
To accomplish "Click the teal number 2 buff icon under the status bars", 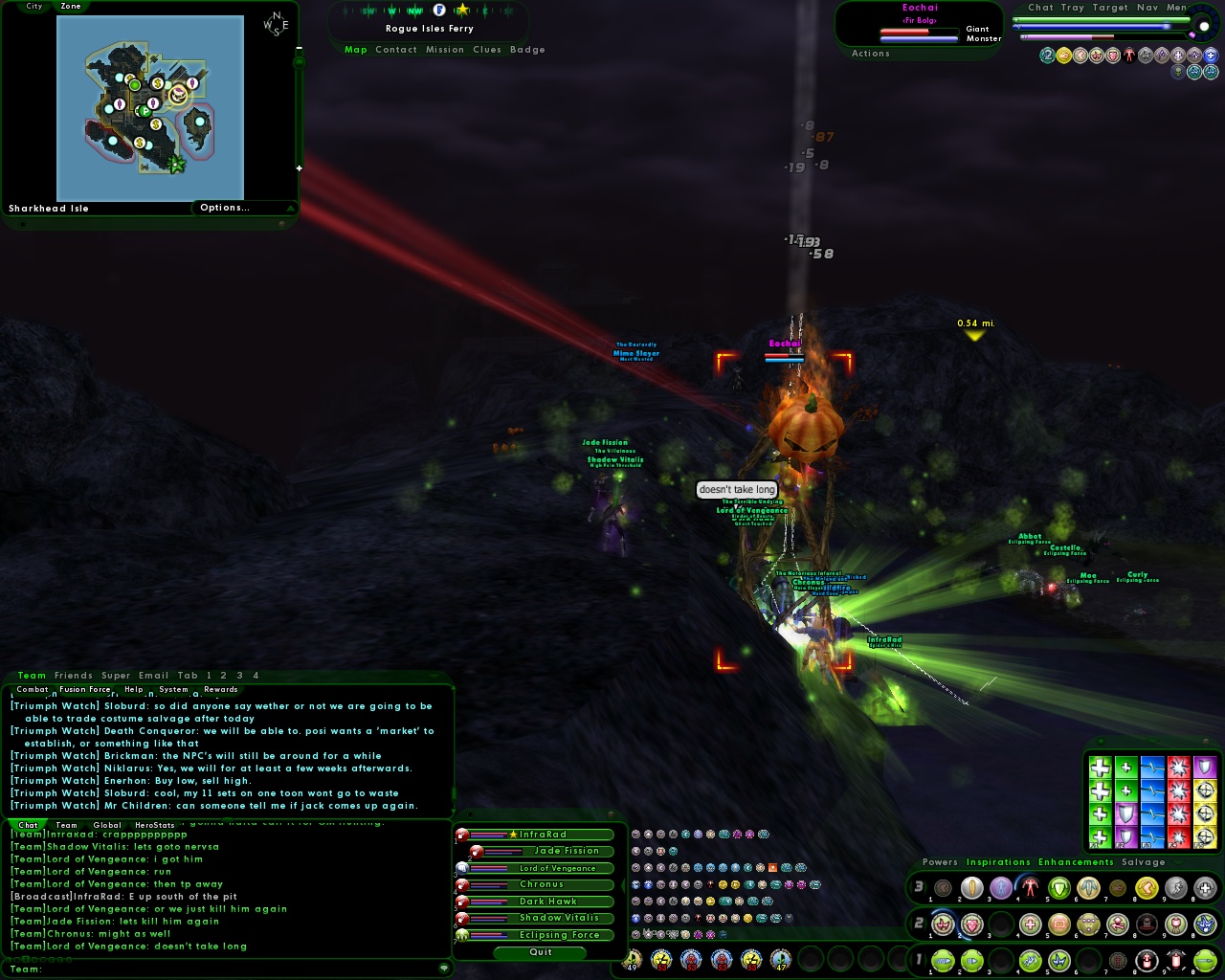I will coord(1047,55).
